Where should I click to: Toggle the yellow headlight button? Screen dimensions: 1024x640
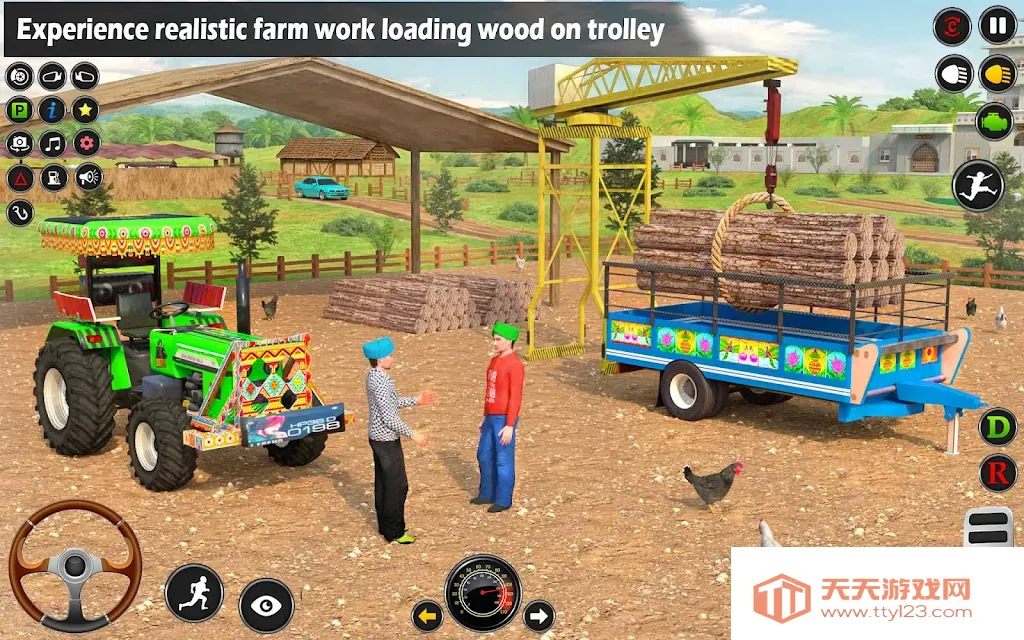coord(997,73)
